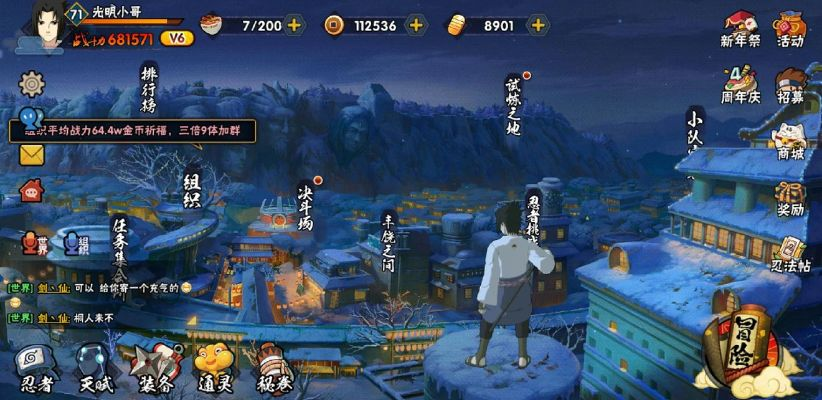Viewport: 822px width, 400px height.
Task: Open the 活动 activities icon
Action: coord(790,27)
